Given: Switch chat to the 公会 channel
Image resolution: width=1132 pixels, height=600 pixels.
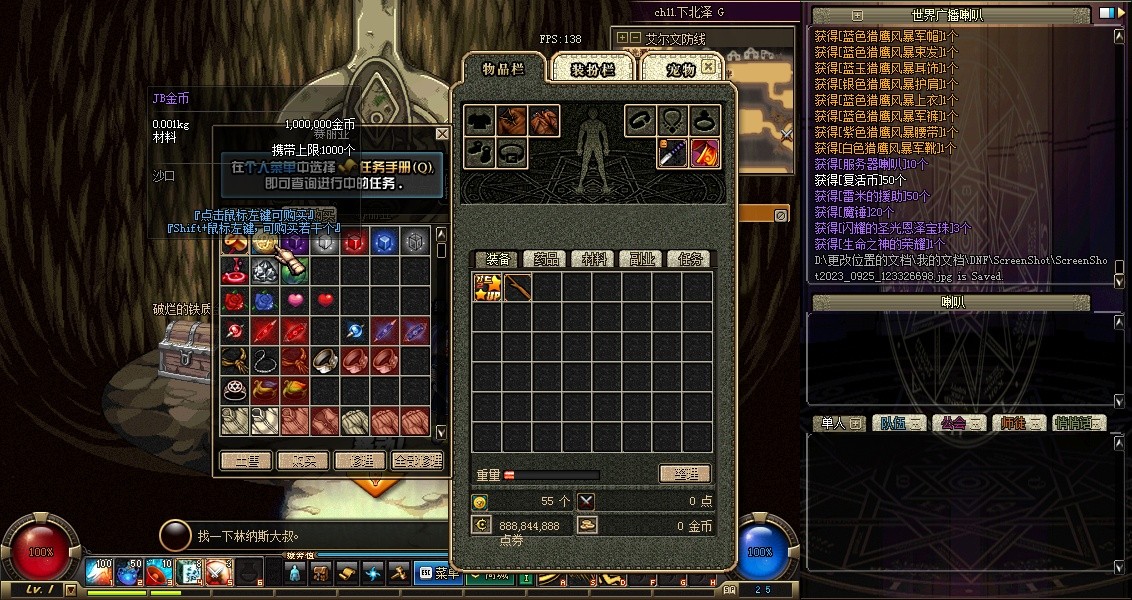Looking at the screenshot, I should coord(958,423).
